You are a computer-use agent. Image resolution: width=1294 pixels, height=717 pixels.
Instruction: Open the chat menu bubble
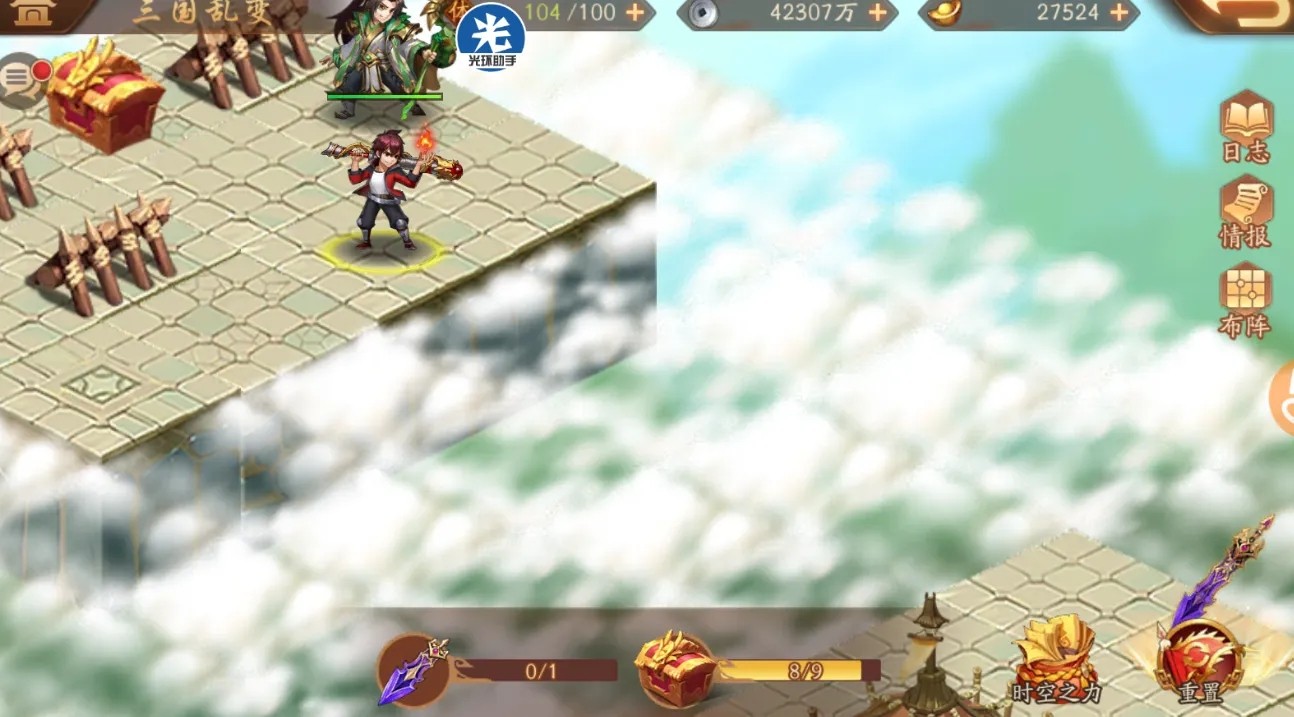point(22,80)
